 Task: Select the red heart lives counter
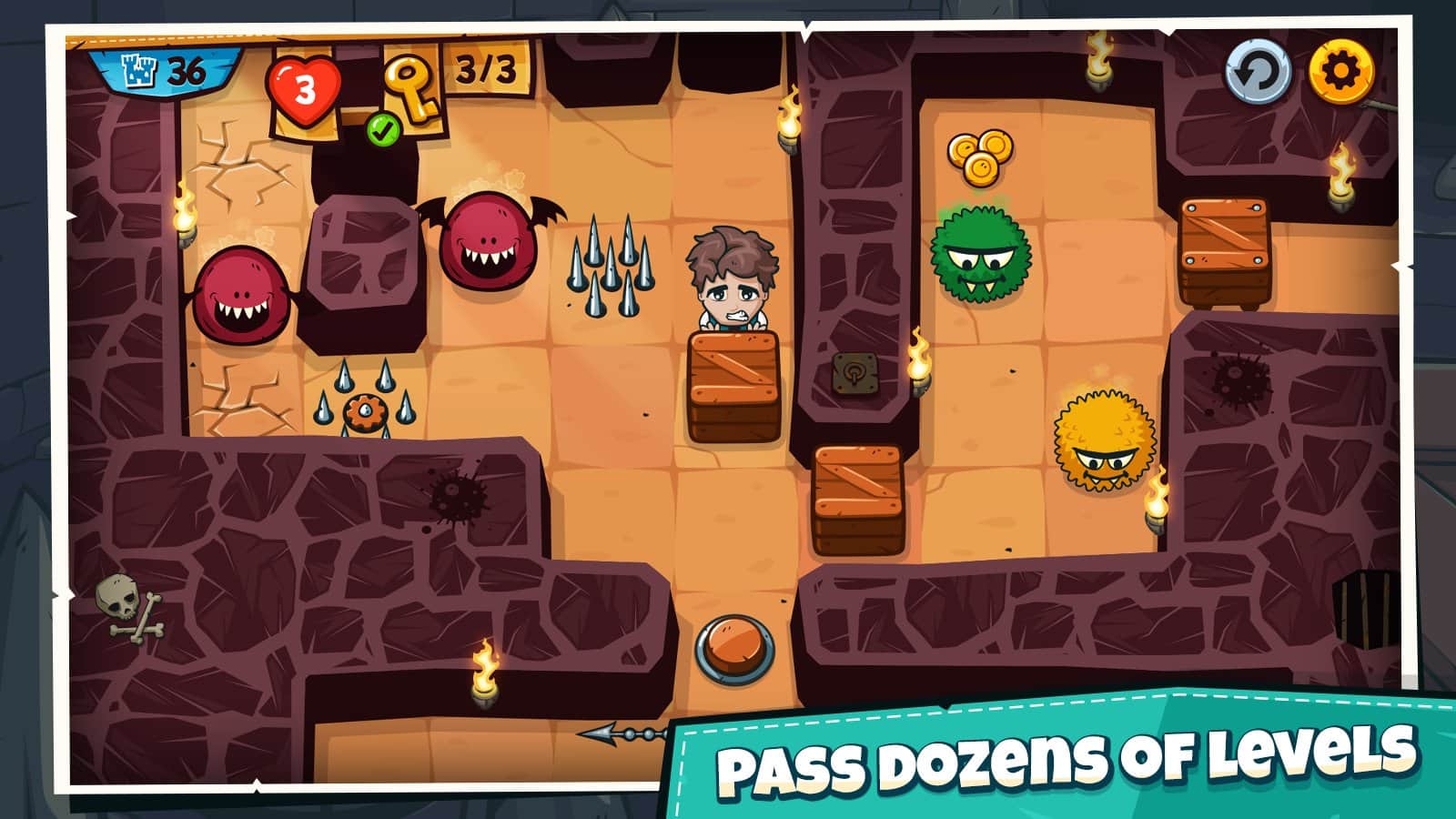pos(304,89)
